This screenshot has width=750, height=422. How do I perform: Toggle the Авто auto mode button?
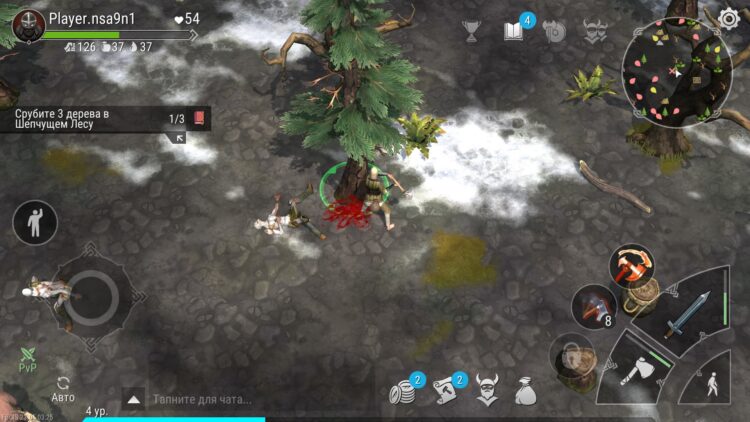point(63,388)
